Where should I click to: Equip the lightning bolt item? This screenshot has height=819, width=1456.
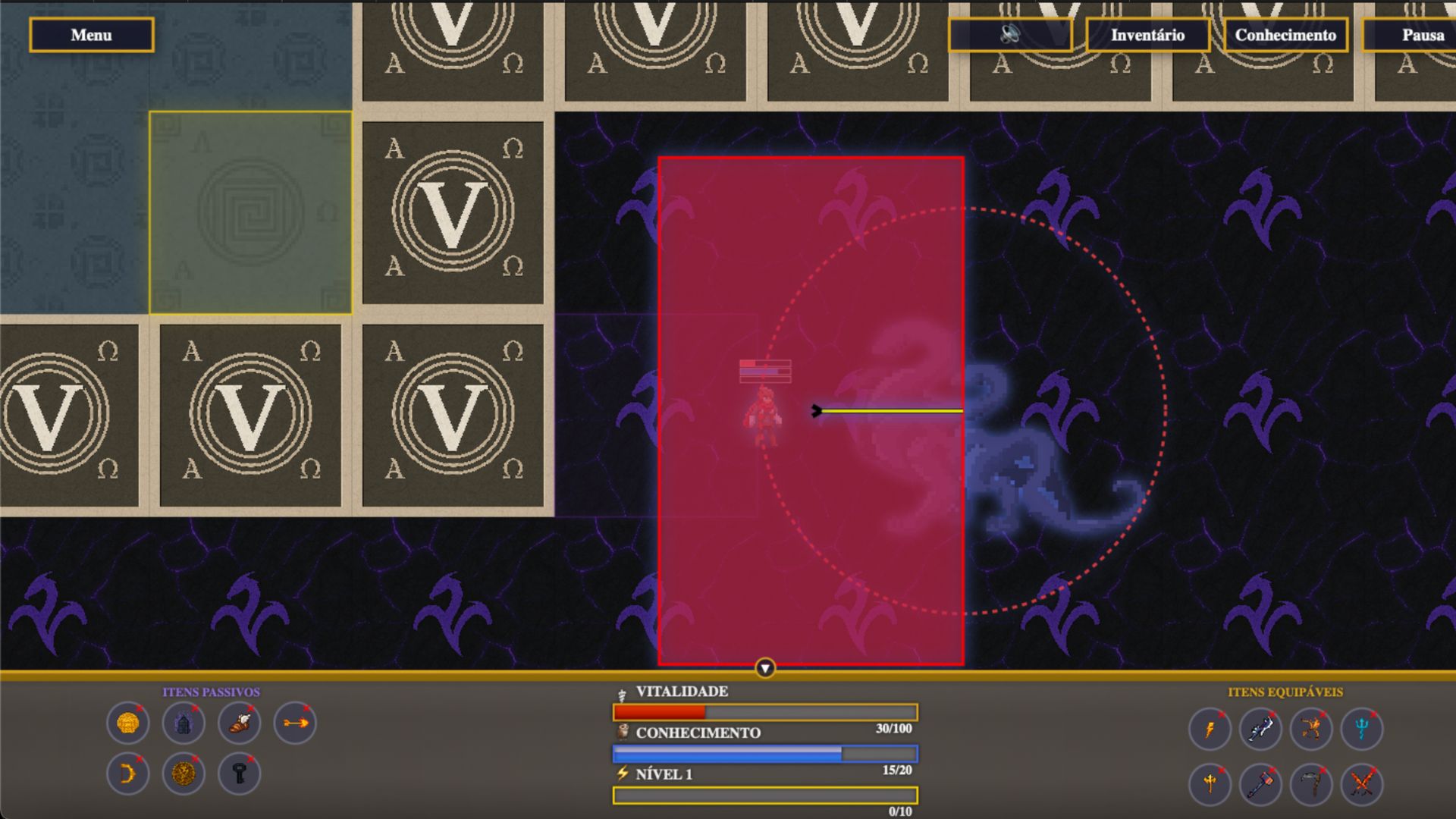click(x=1210, y=729)
